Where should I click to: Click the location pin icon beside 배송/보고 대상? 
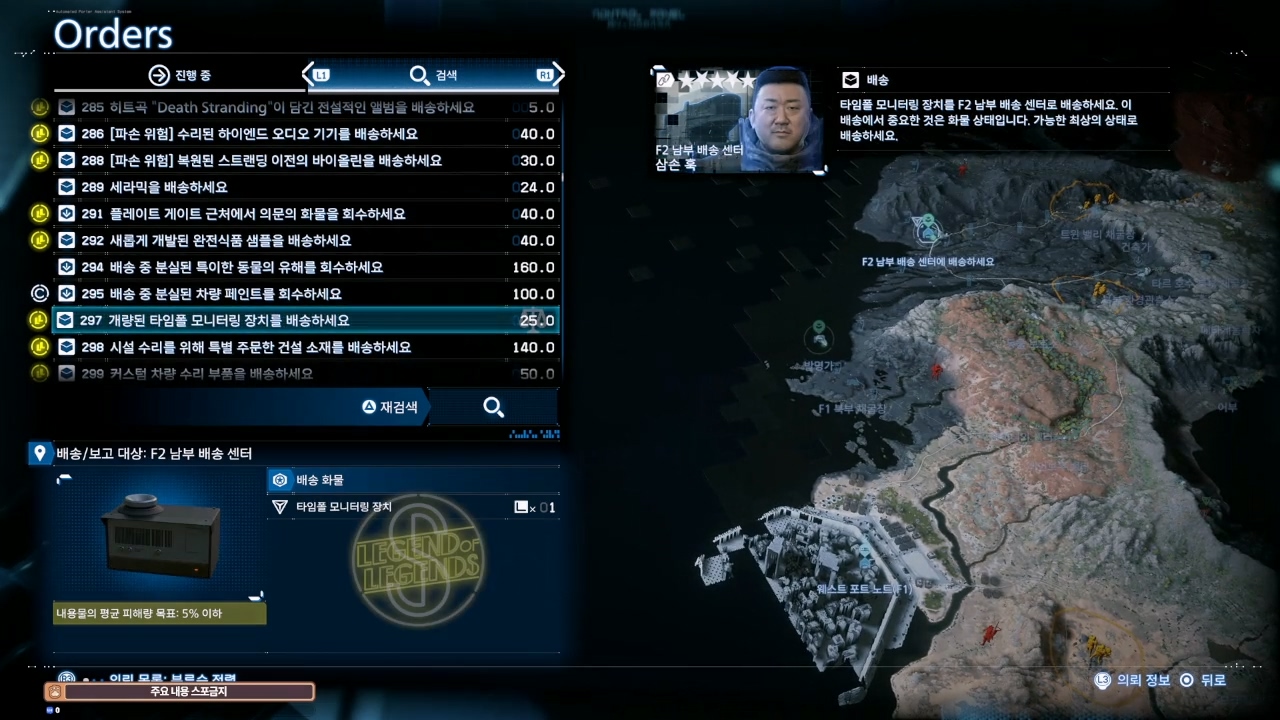40,453
